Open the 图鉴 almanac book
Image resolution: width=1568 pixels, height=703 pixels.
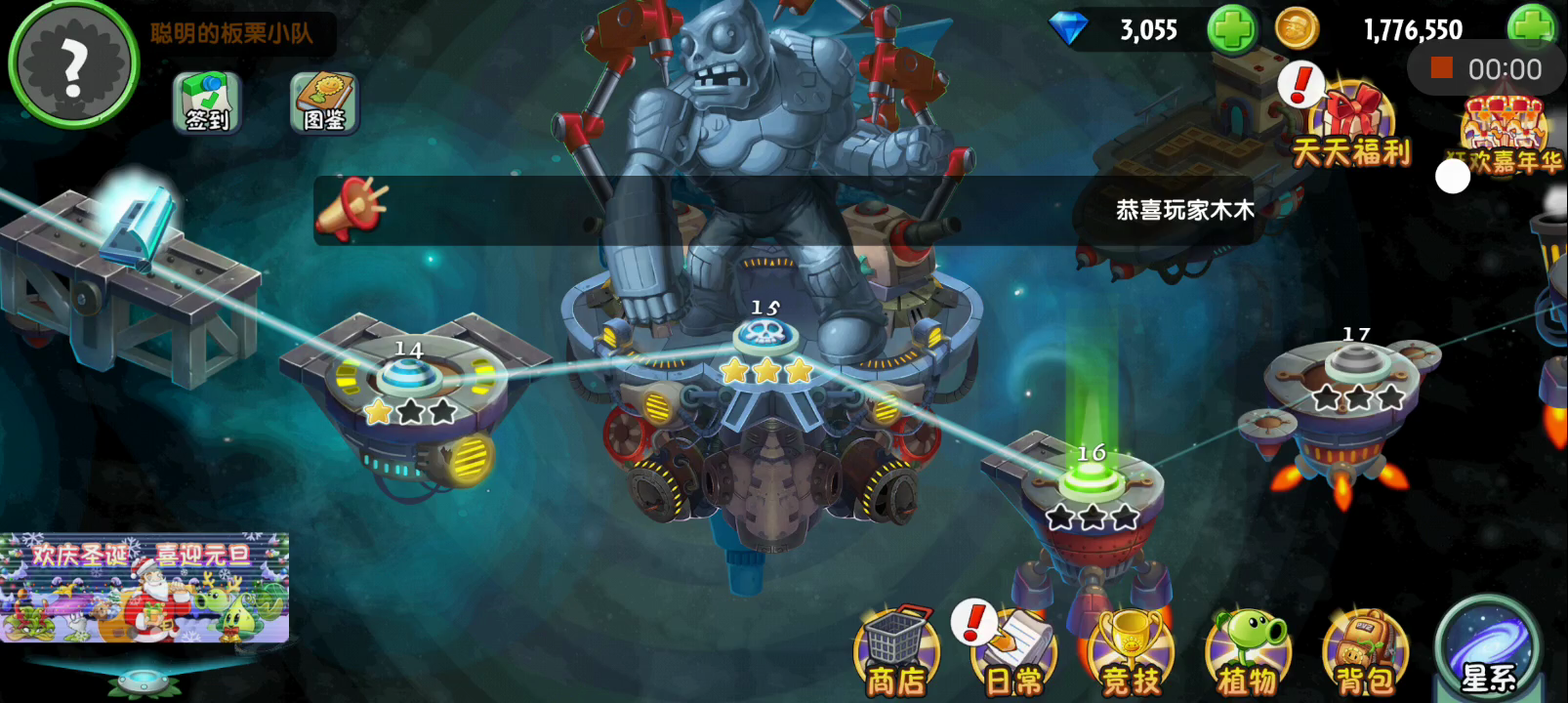pyautogui.click(x=324, y=103)
